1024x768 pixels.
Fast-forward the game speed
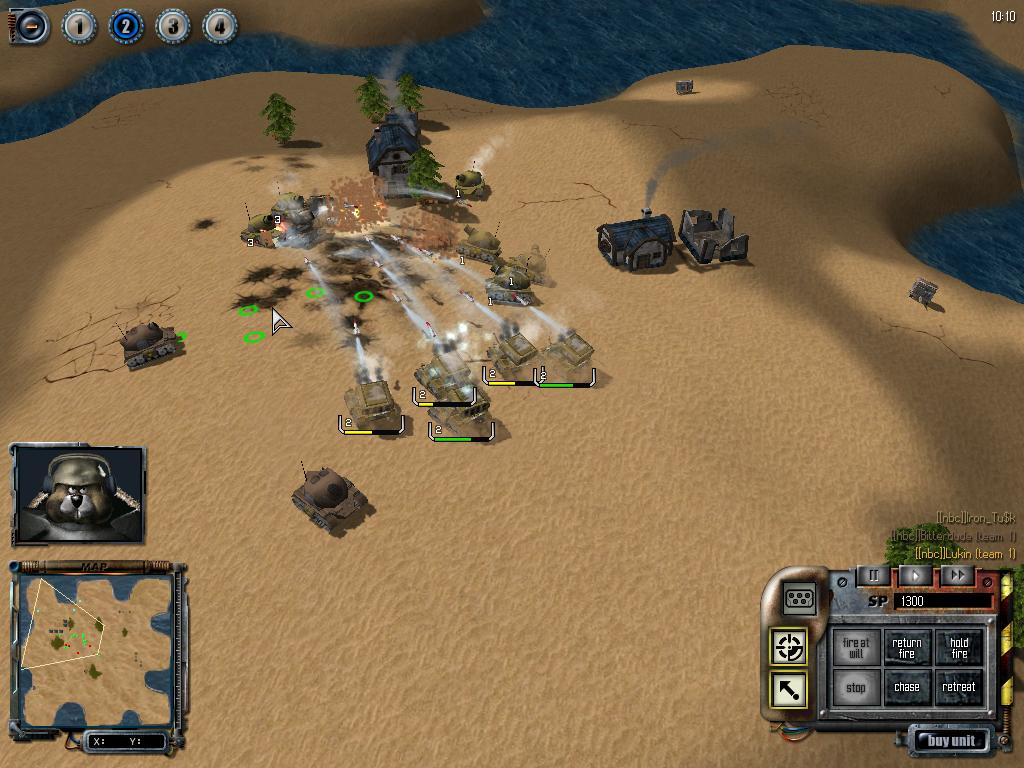pyautogui.click(x=957, y=576)
